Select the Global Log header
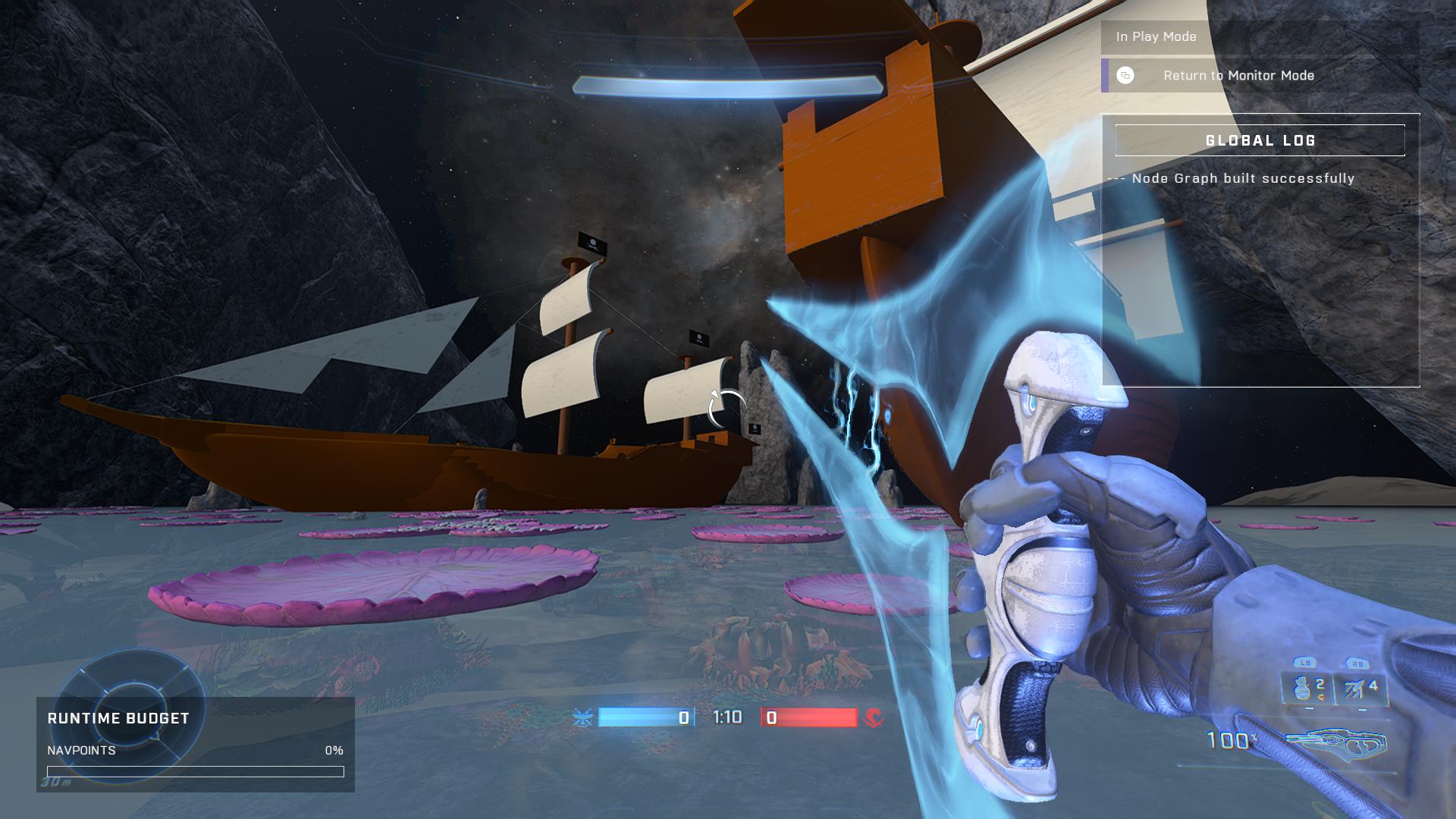The image size is (1456, 819). (1260, 141)
